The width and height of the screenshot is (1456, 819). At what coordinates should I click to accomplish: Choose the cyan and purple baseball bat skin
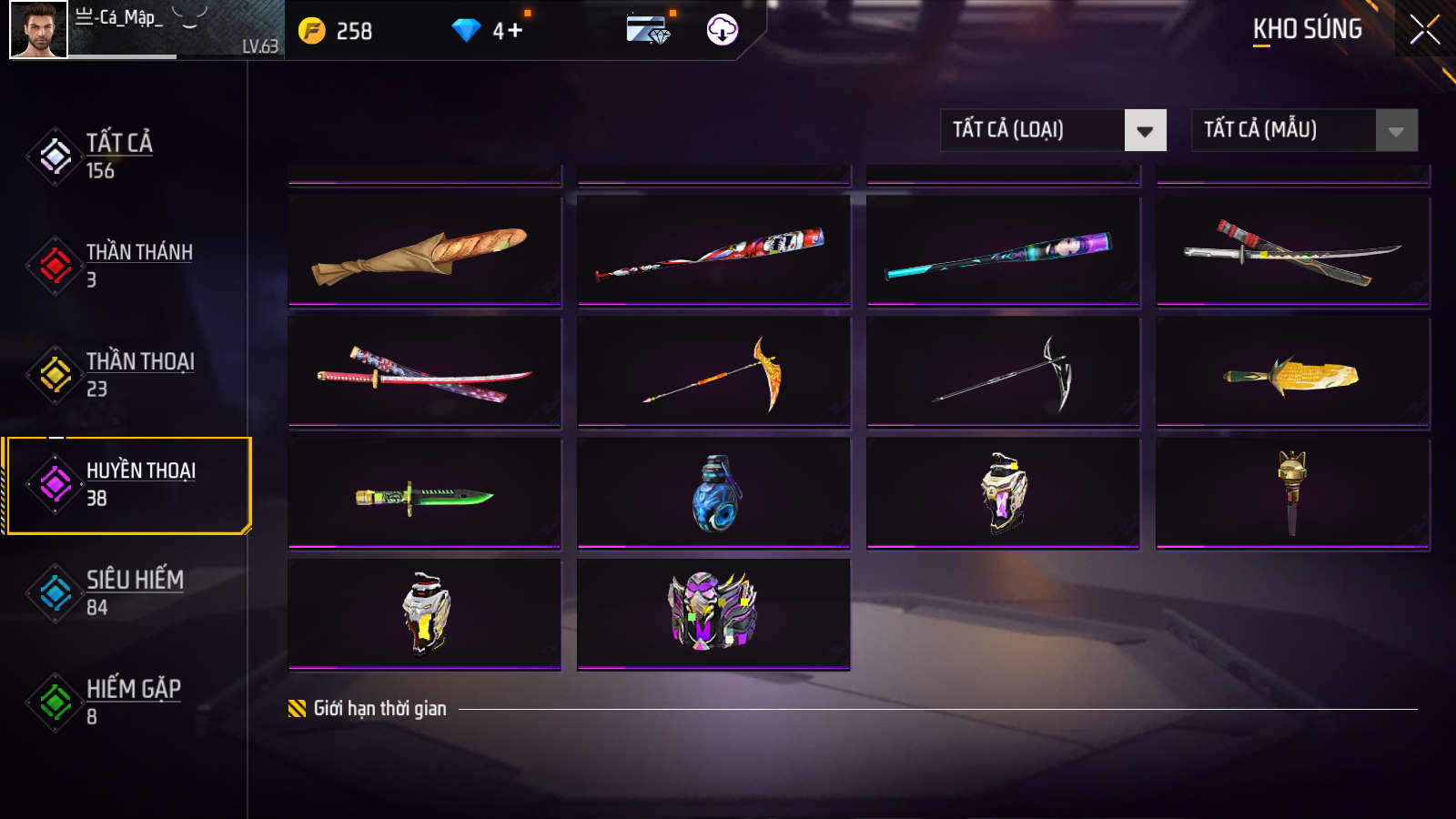[x=1003, y=251]
